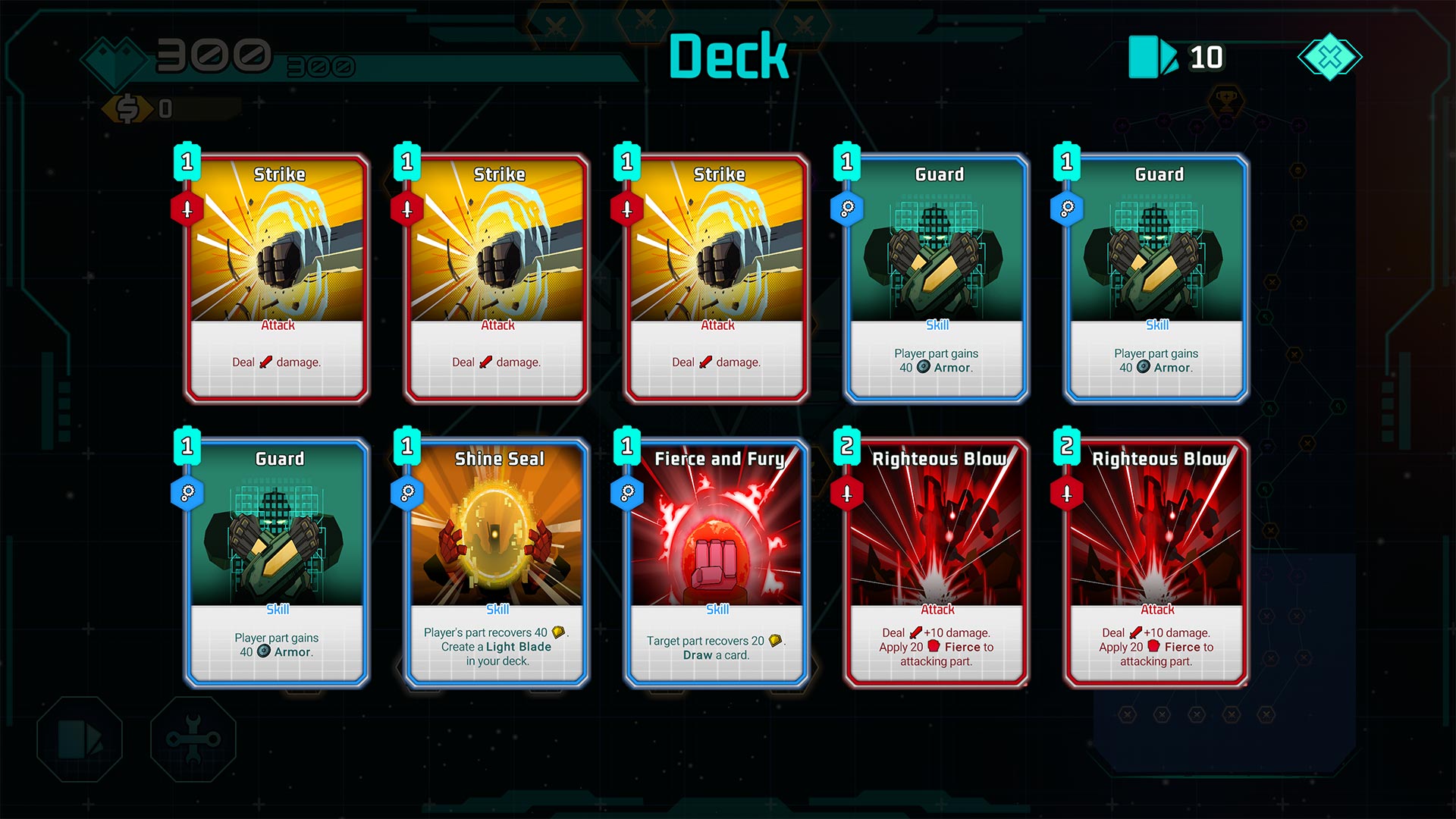The width and height of the screenshot is (1456, 819).
Task: Select the Shine Seal card
Action: [497, 563]
